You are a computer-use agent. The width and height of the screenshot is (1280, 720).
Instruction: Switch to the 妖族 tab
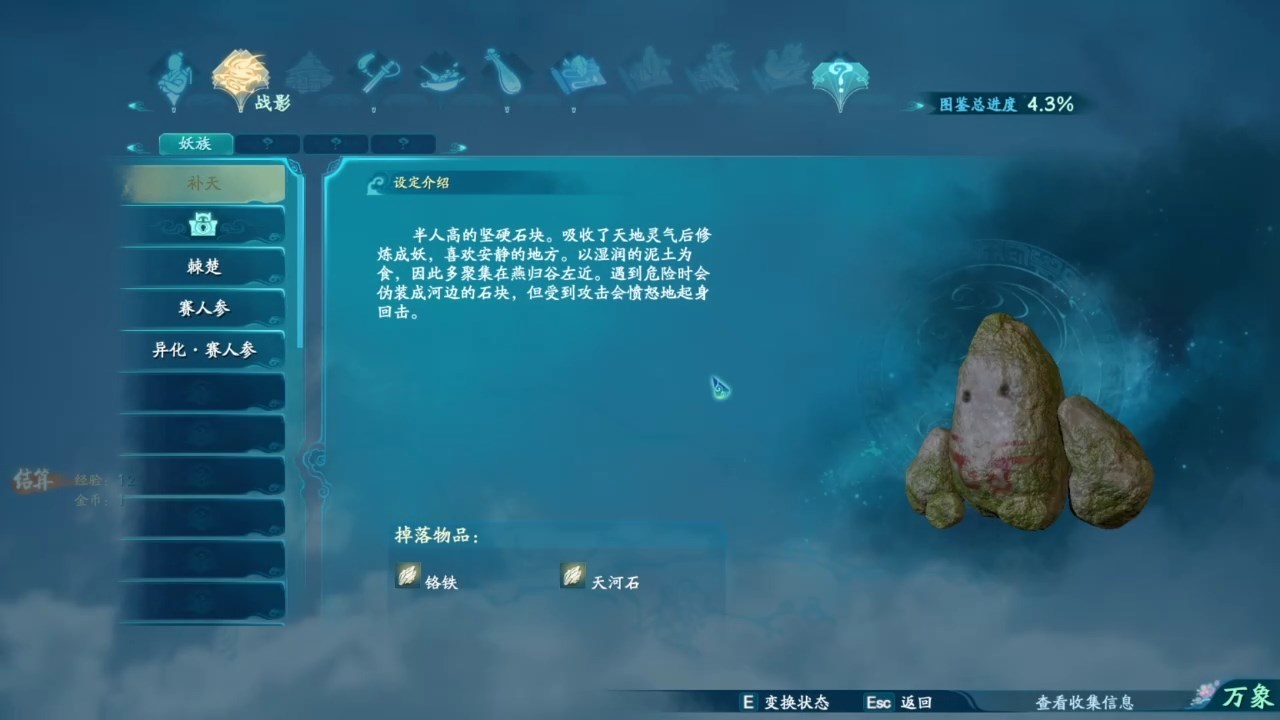click(196, 143)
